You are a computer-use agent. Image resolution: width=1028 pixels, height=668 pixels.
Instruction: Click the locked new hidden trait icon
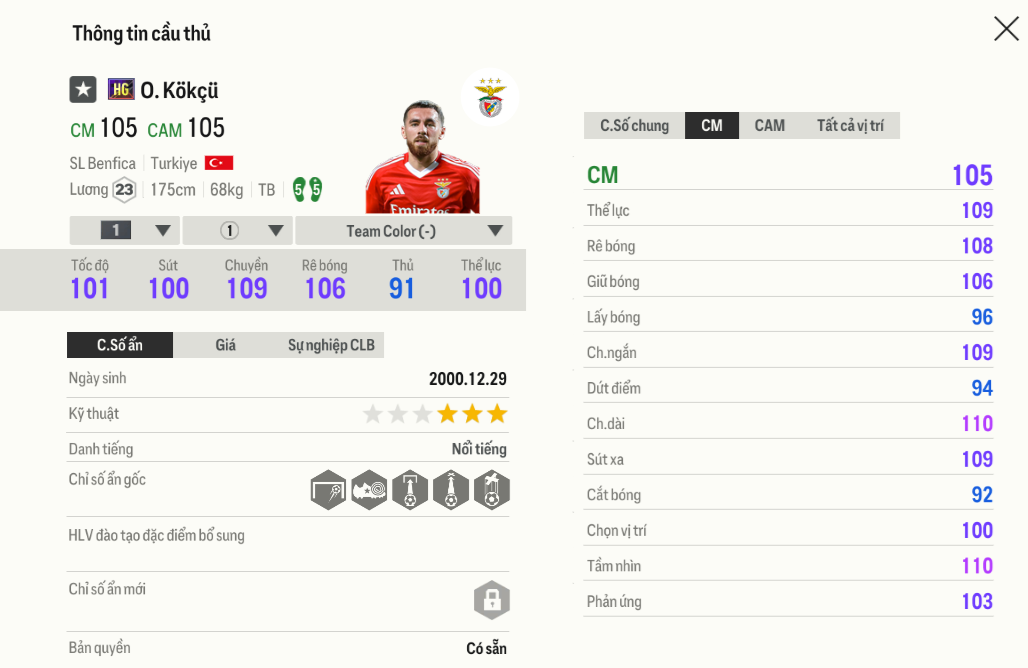[491, 601]
